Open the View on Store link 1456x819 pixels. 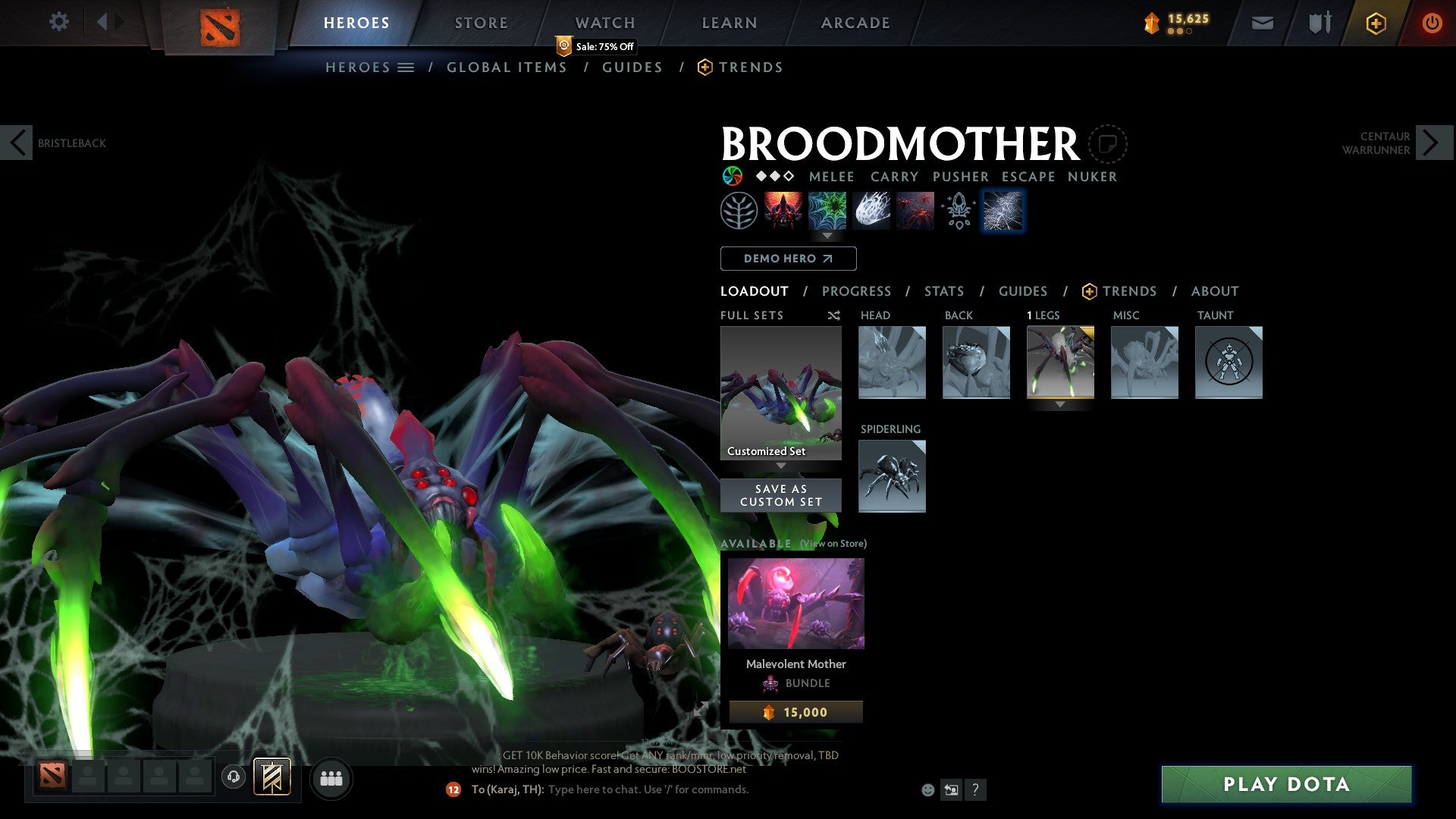tap(833, 544)
